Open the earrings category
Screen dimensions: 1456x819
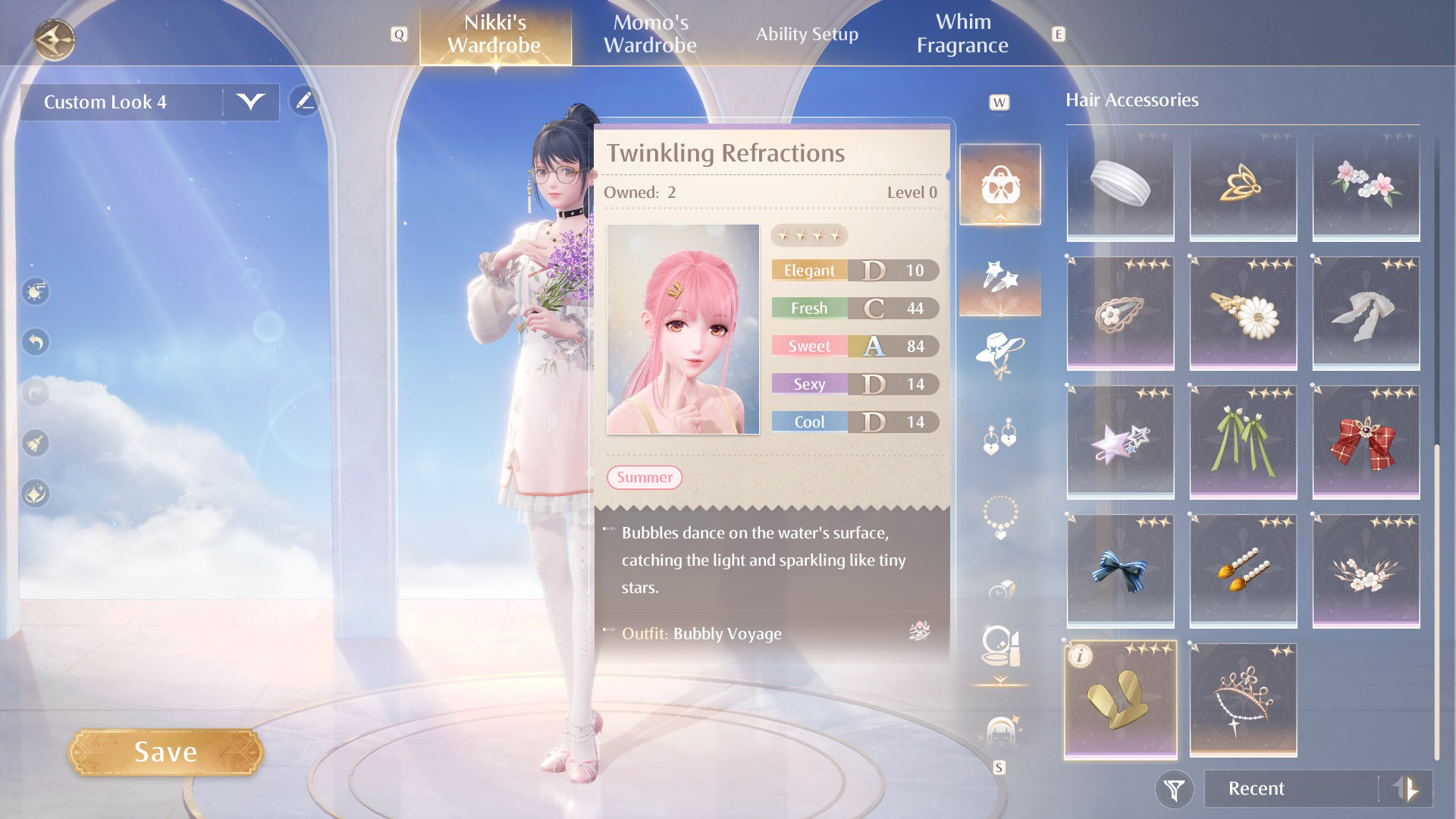pos(999,436)
